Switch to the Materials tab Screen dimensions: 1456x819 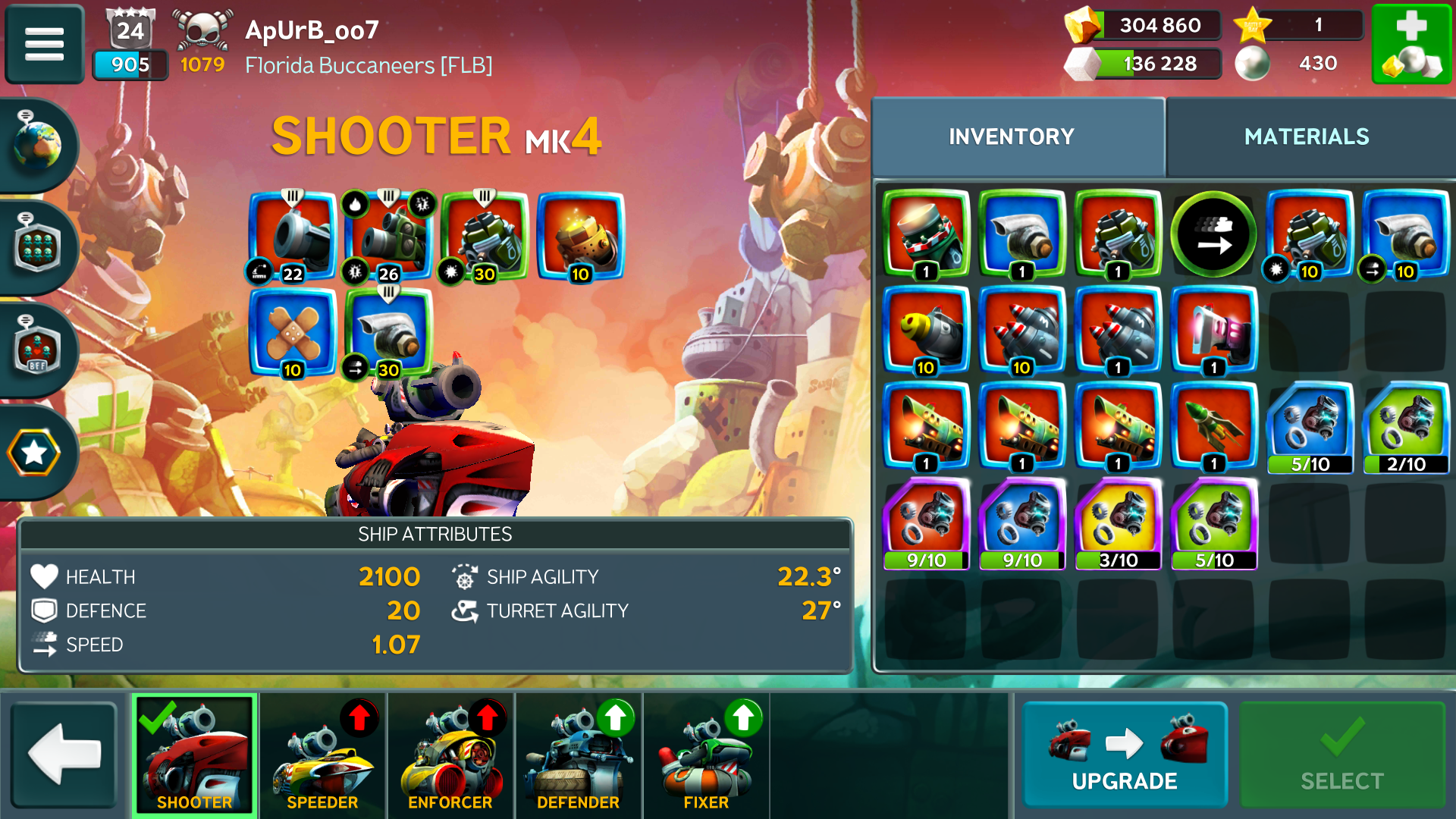click(1306, 136)
